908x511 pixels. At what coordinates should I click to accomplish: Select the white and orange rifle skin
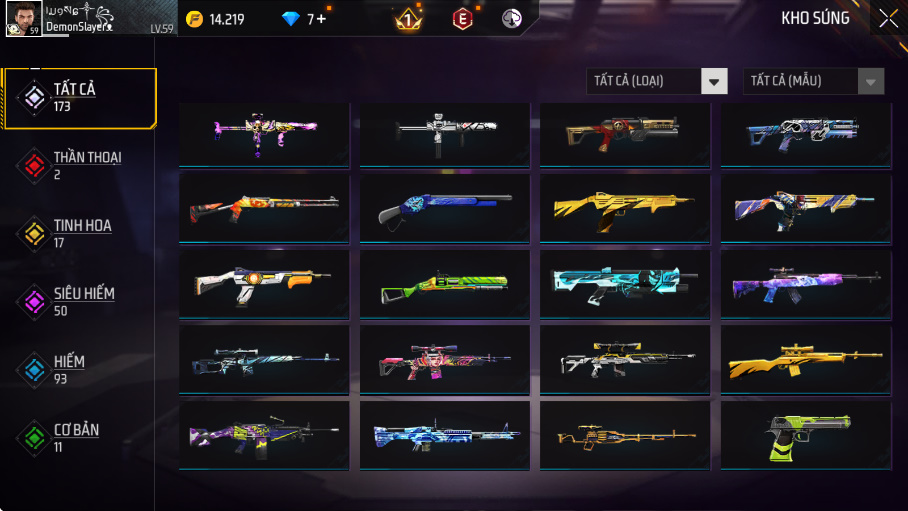tap(264, 284)
